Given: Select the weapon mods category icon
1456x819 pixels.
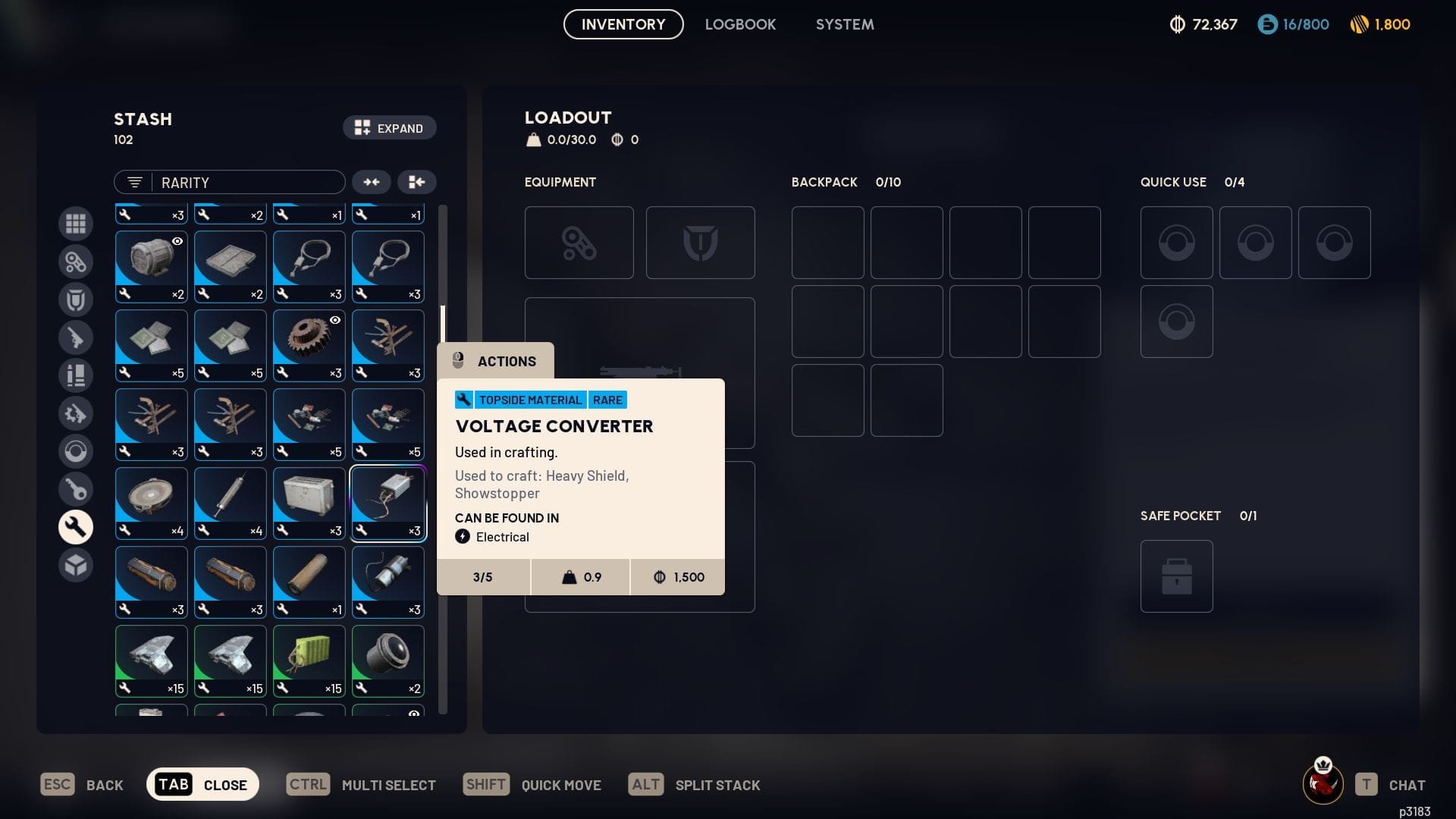Looking at the screenshot, I should coord(76,413).
